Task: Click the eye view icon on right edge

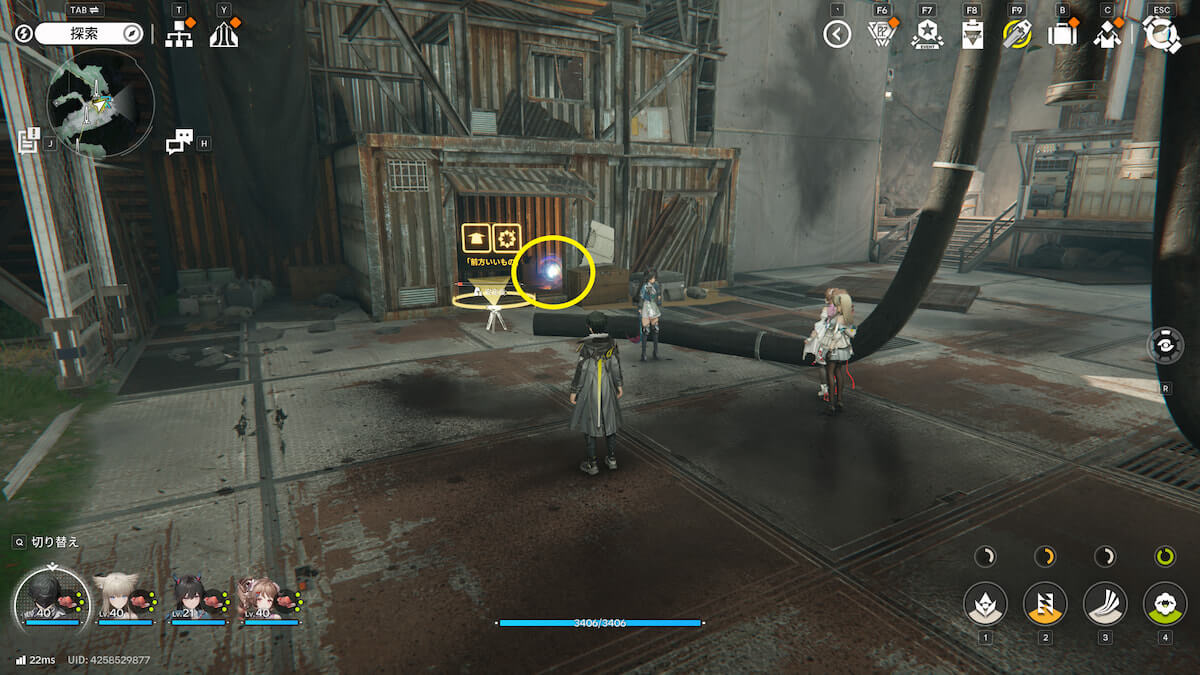Action: pyautogui.click(x=1166, y=346)
